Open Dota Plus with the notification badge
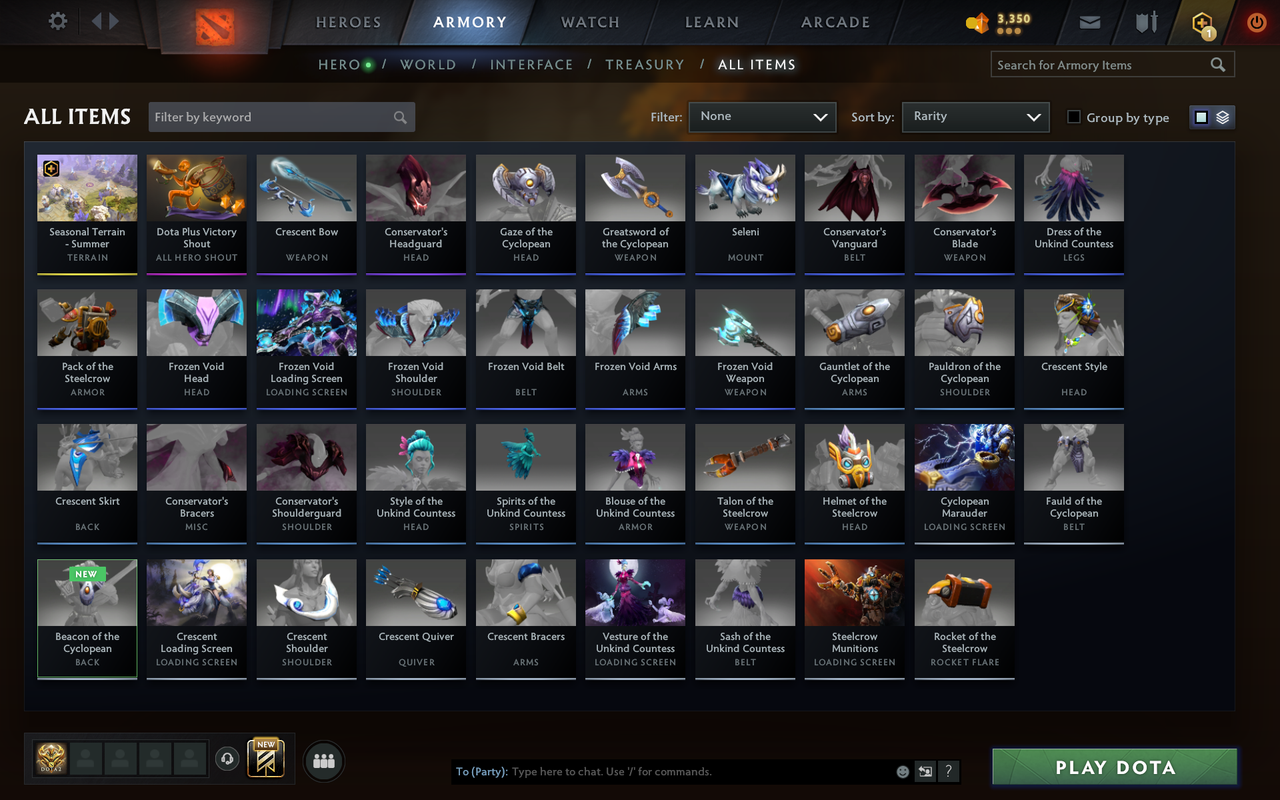The image size is (1280, 800). point(1201,21)
